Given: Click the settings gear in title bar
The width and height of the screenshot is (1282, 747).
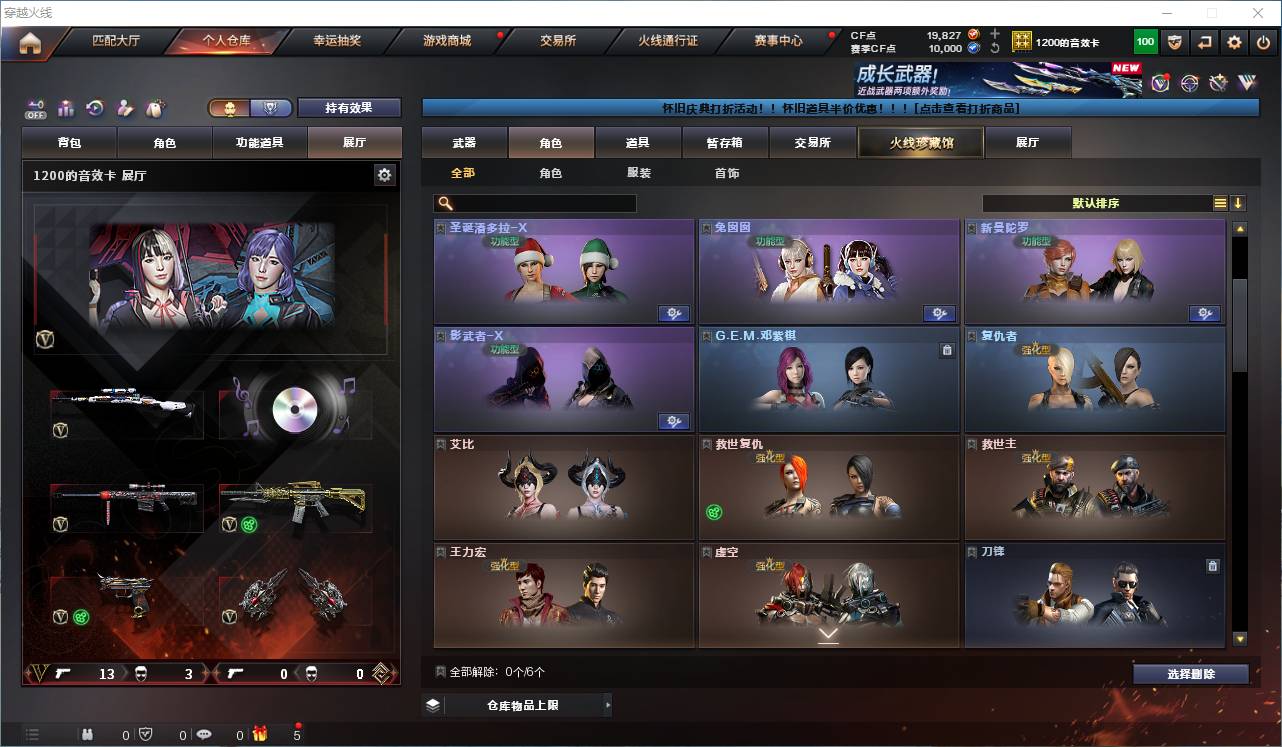Looking at the screenshot, I should (x=1233, y=42).
